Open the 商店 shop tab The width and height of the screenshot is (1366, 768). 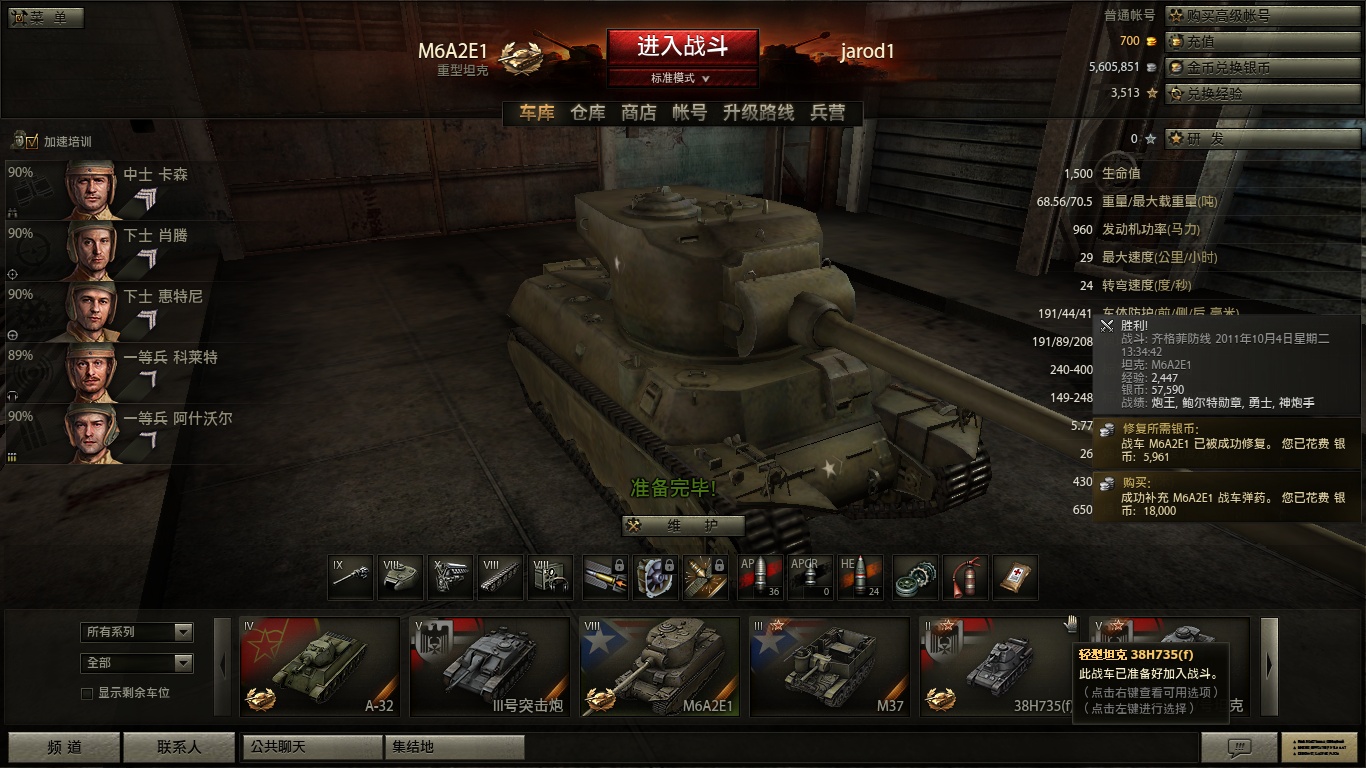click(x=638, y=113)
